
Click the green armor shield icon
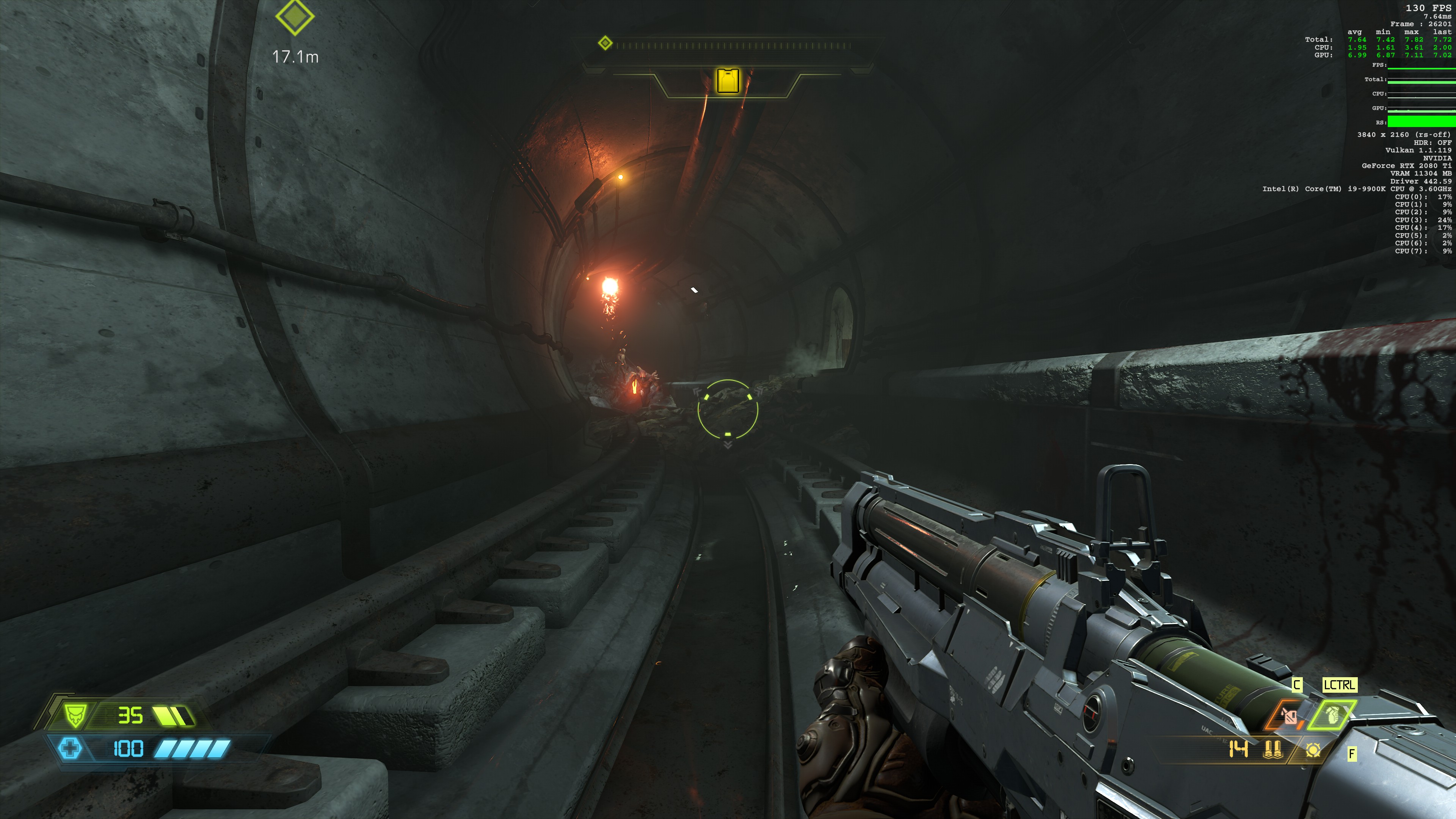[x=74, y=715]
